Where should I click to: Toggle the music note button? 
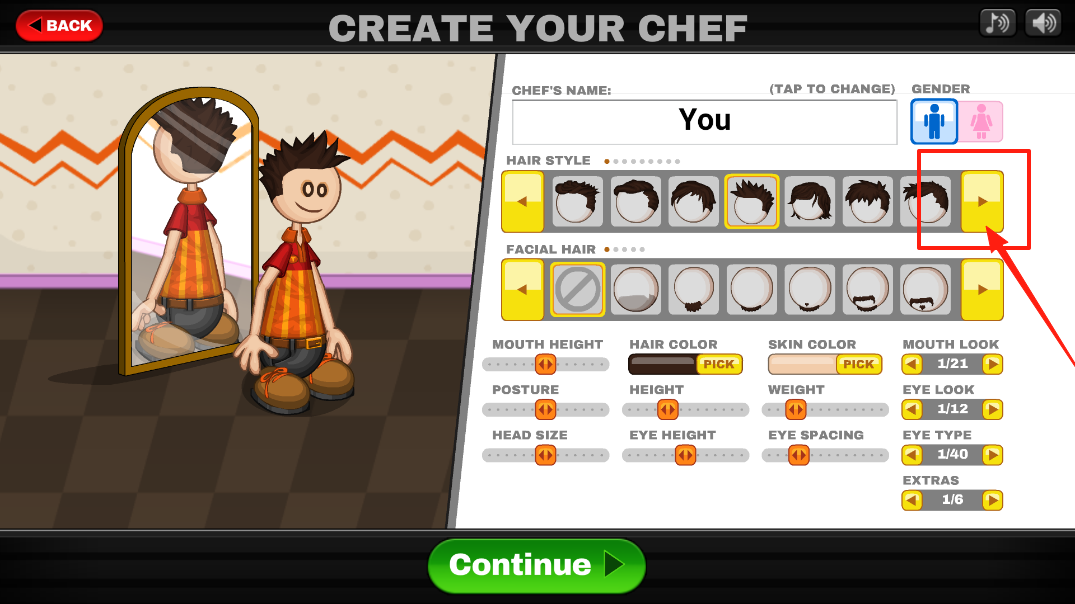pyautogui.click(x=997, y=22)
